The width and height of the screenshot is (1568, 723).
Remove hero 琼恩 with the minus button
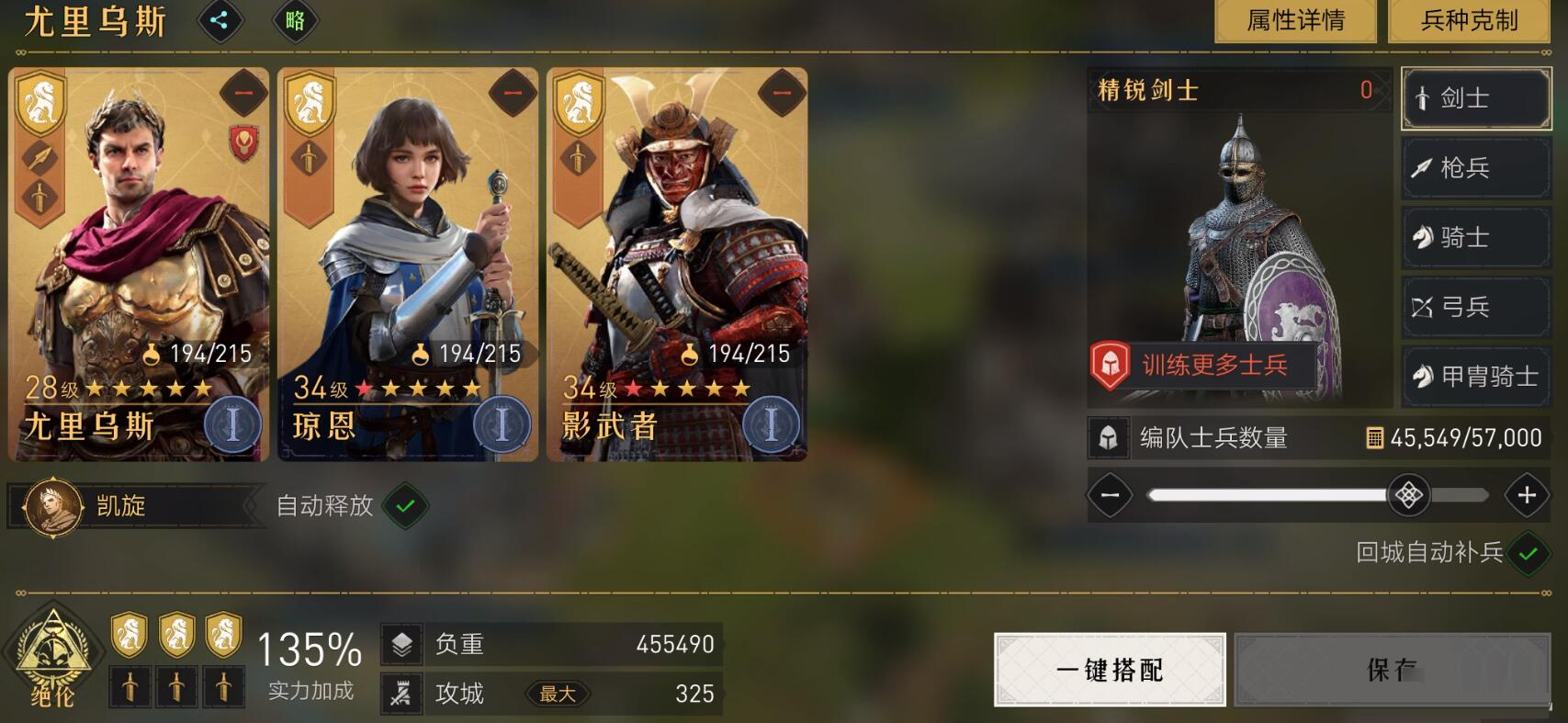pyautogui.click(x=513, y=93)
